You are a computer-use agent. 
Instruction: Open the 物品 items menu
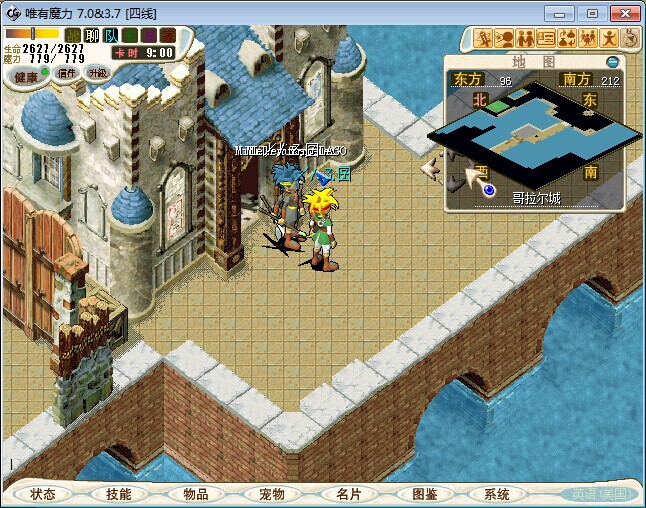tap(195, 494)
